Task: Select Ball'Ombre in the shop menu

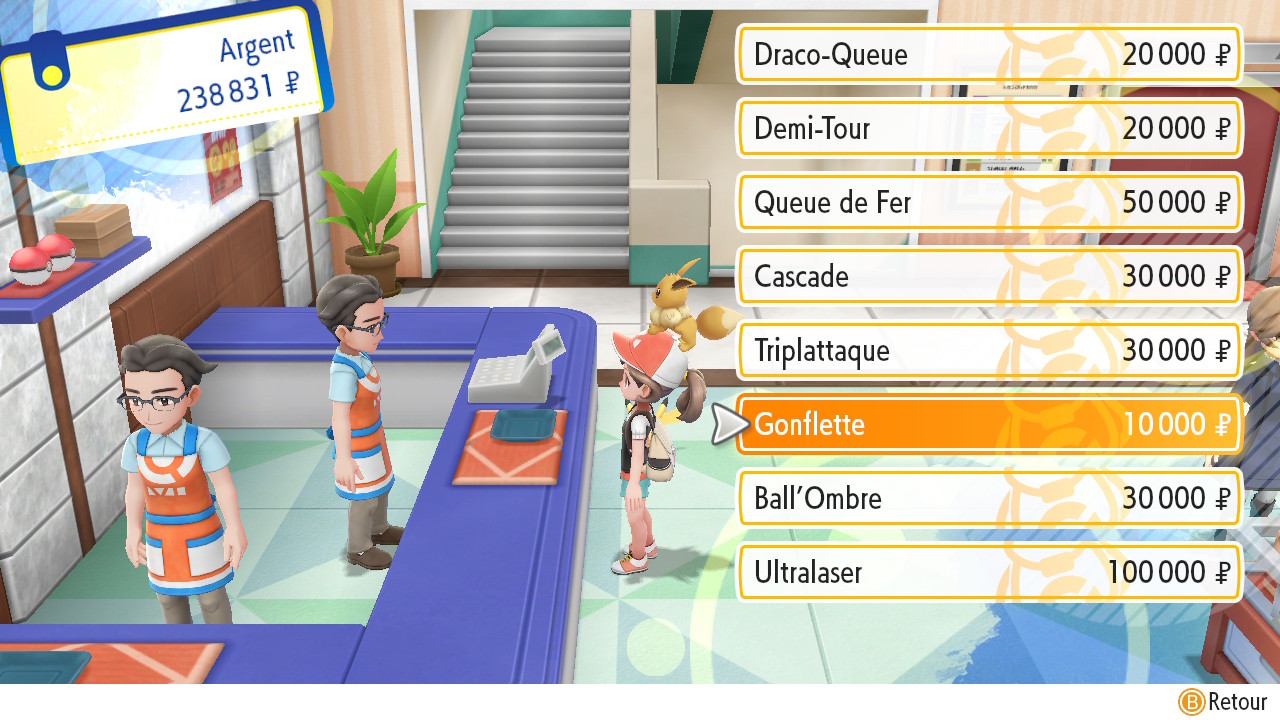Action: [x=988, y=498]
